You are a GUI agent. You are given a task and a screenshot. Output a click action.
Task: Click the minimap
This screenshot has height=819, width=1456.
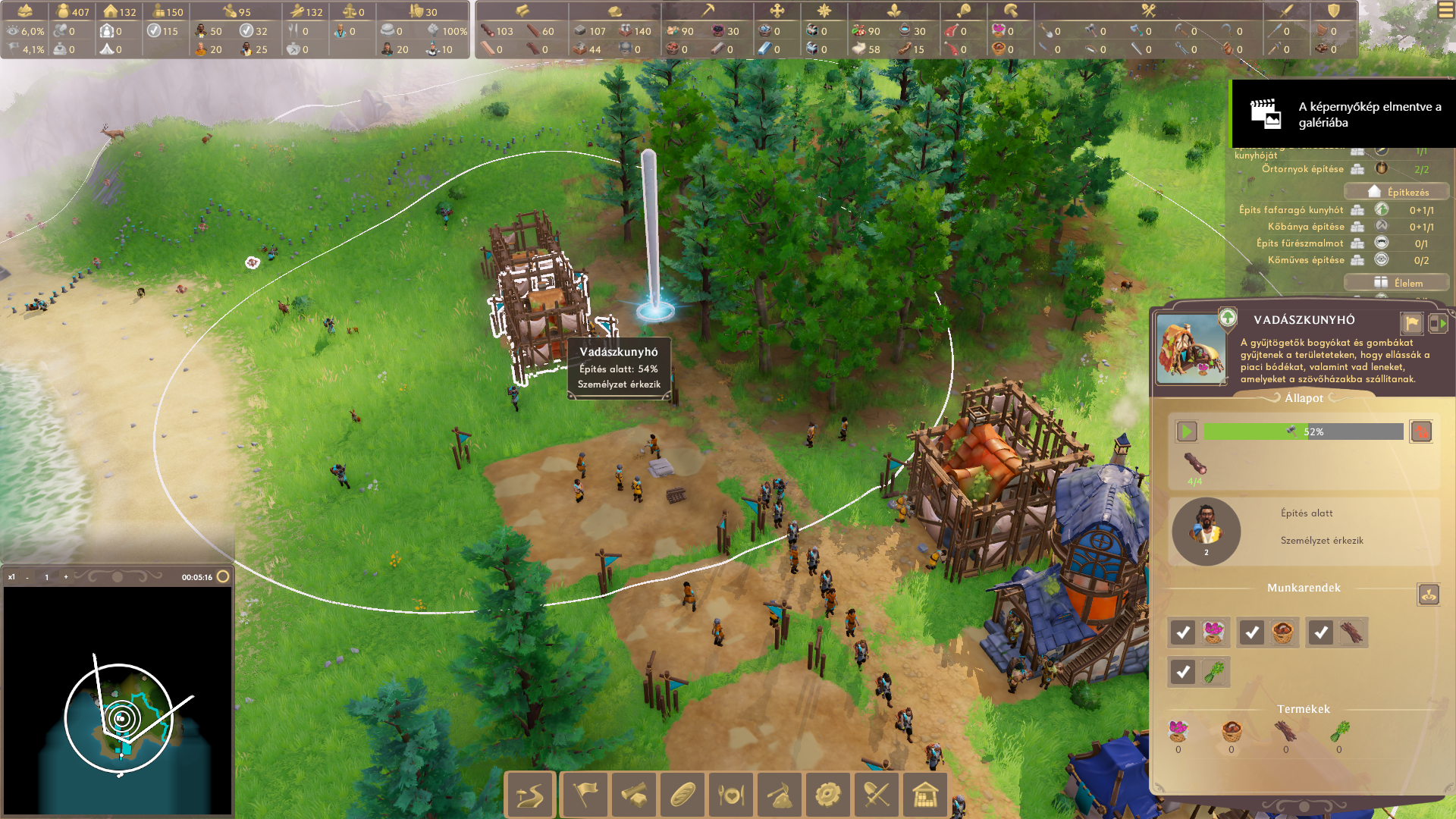(118, 701)
